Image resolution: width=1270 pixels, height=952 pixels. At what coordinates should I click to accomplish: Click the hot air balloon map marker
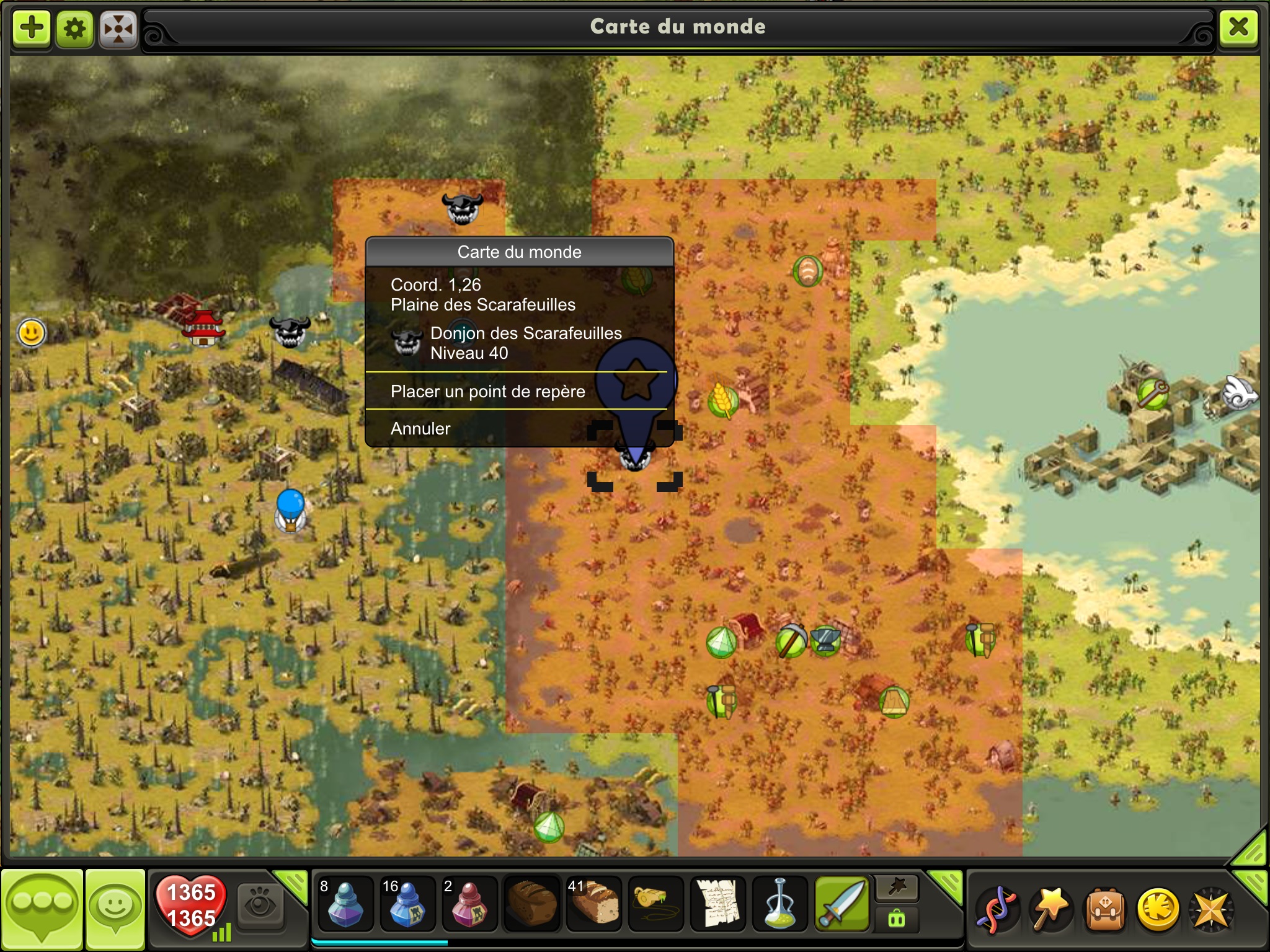[290, 509]
